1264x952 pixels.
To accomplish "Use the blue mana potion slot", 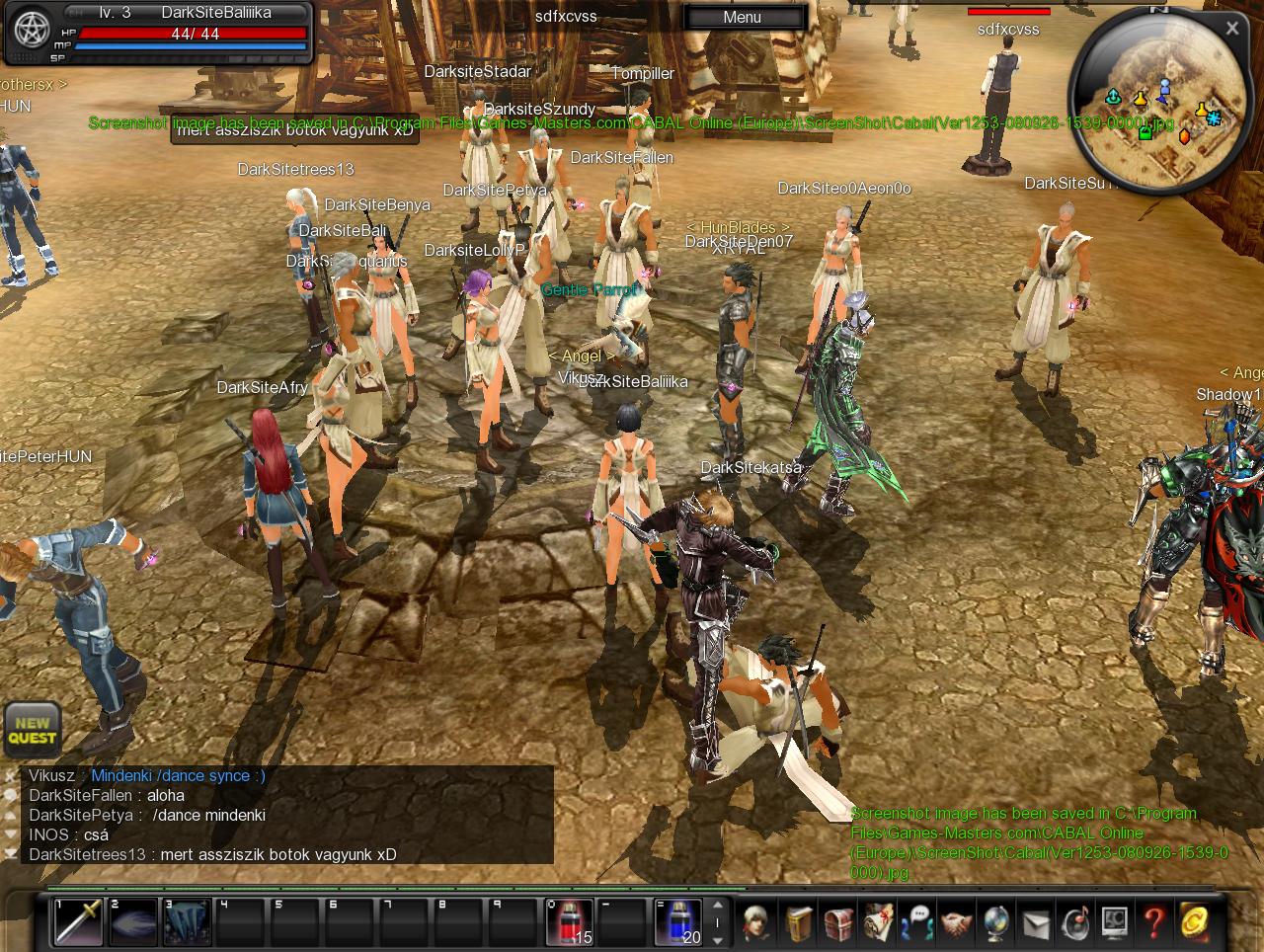I will pos(678,921).
